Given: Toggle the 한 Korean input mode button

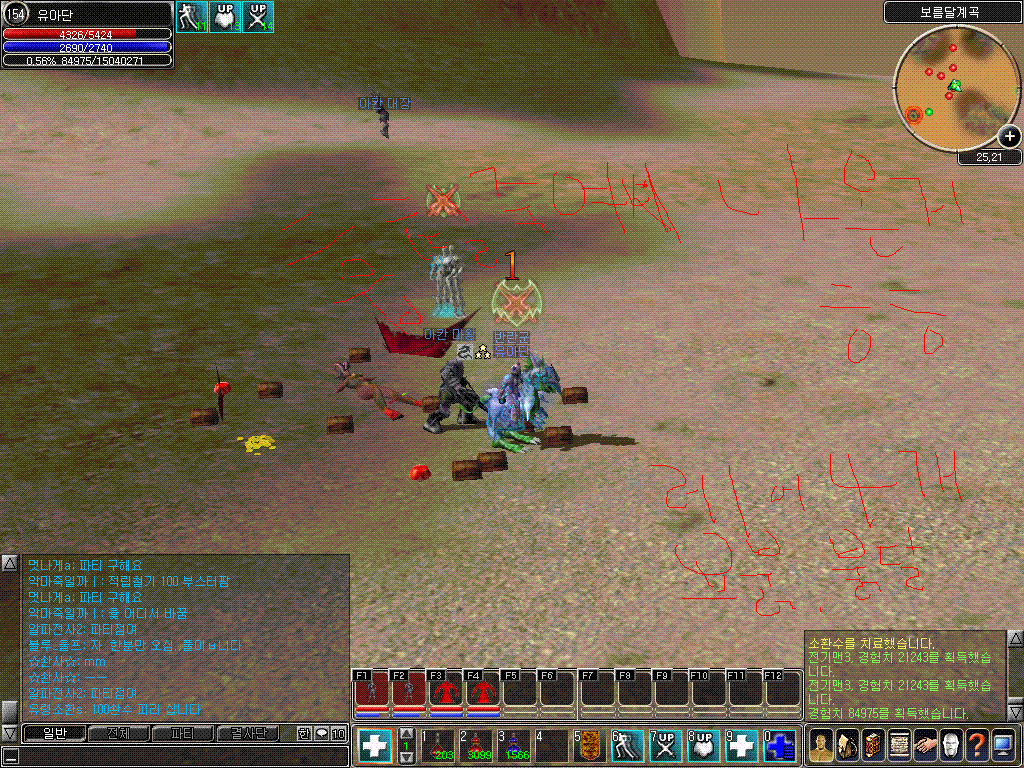Looking at the screenshot, I should 305,733.
